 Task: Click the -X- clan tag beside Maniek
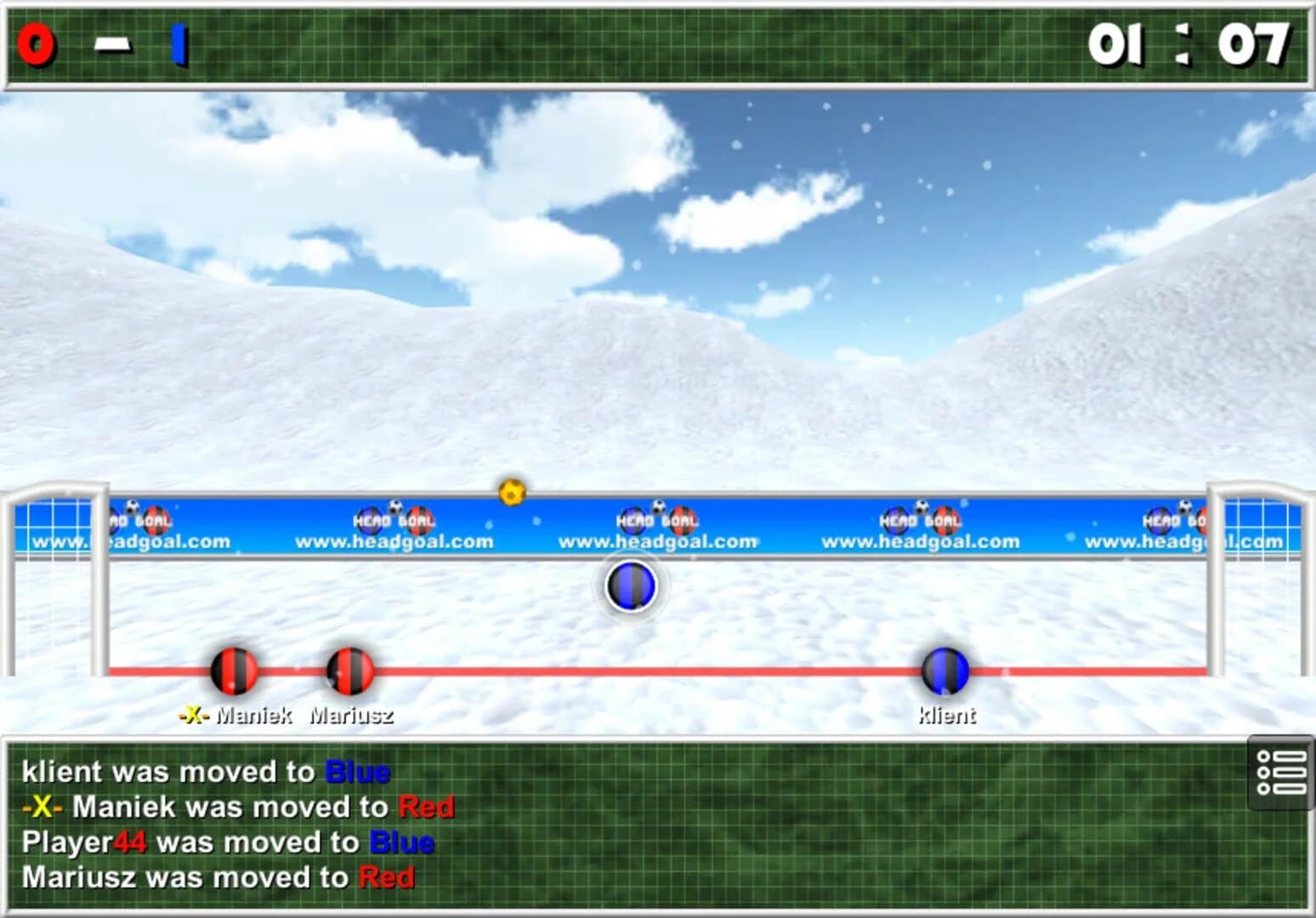click(x=194, y=717)
